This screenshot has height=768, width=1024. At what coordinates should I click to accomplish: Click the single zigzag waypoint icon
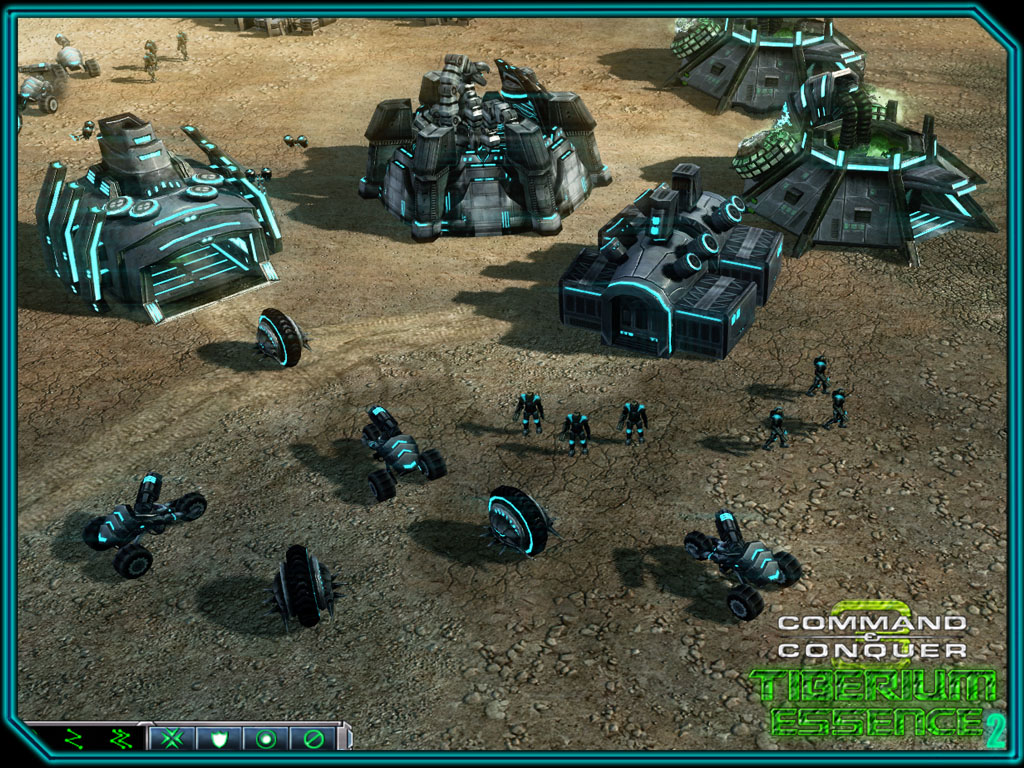coord(73,739)
